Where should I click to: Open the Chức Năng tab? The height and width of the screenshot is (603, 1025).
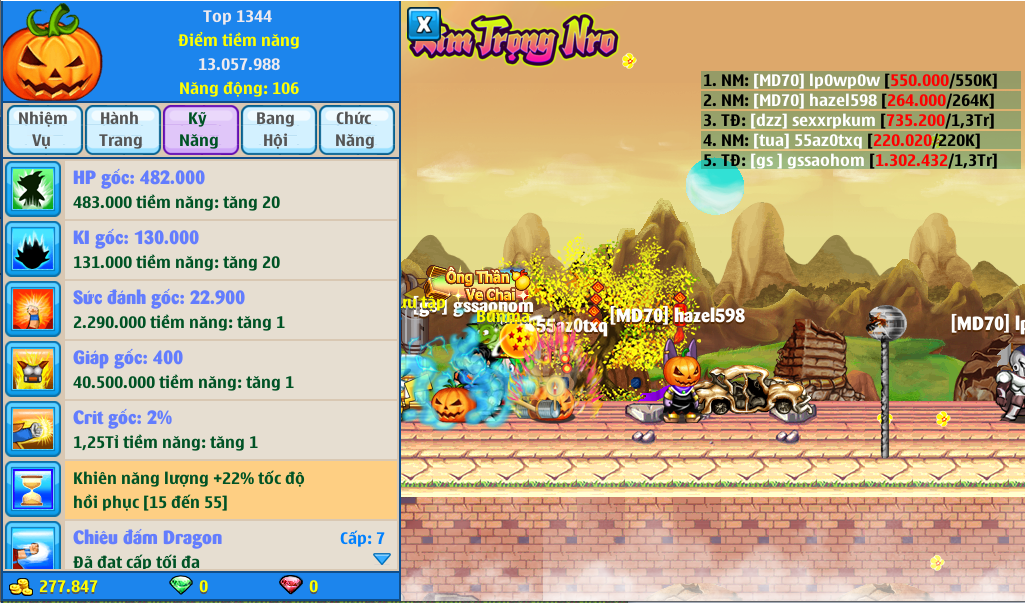pyautogui.click(x=355, y=130)
